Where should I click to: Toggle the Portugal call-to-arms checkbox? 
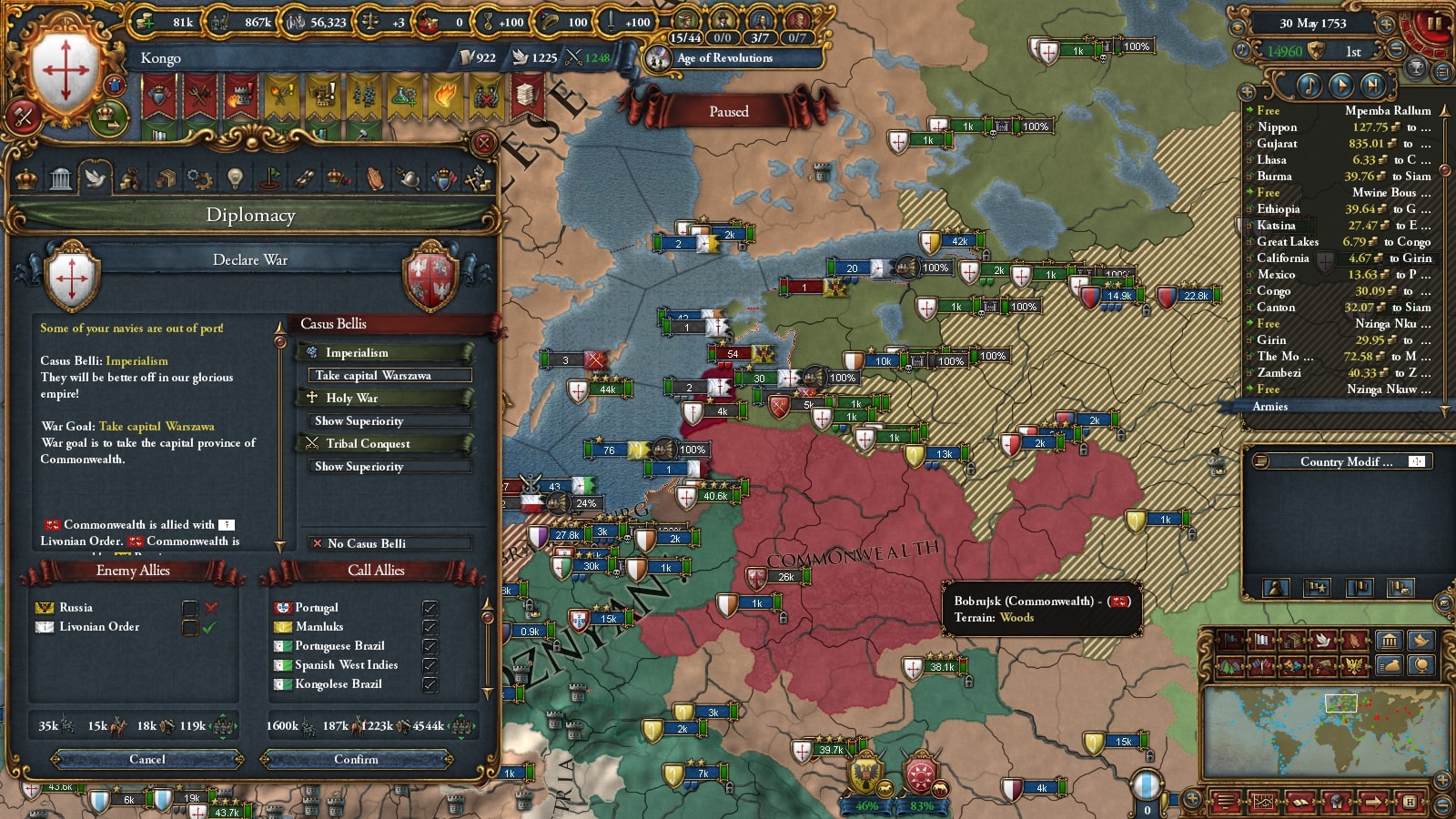[430, 607]
